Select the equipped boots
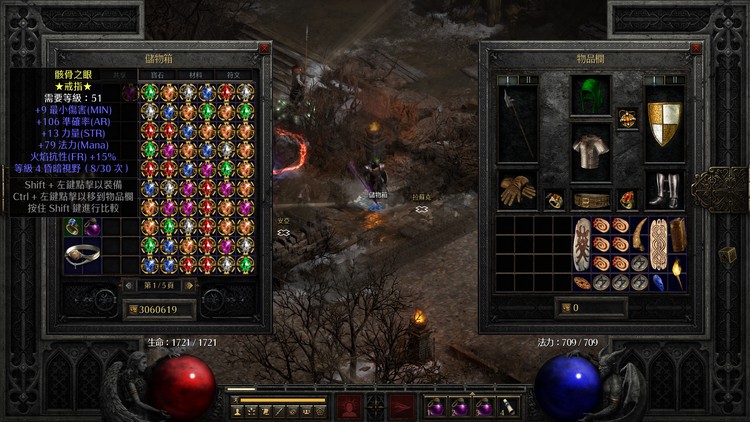Screen dimensions: 750x422 coord(664,190)
